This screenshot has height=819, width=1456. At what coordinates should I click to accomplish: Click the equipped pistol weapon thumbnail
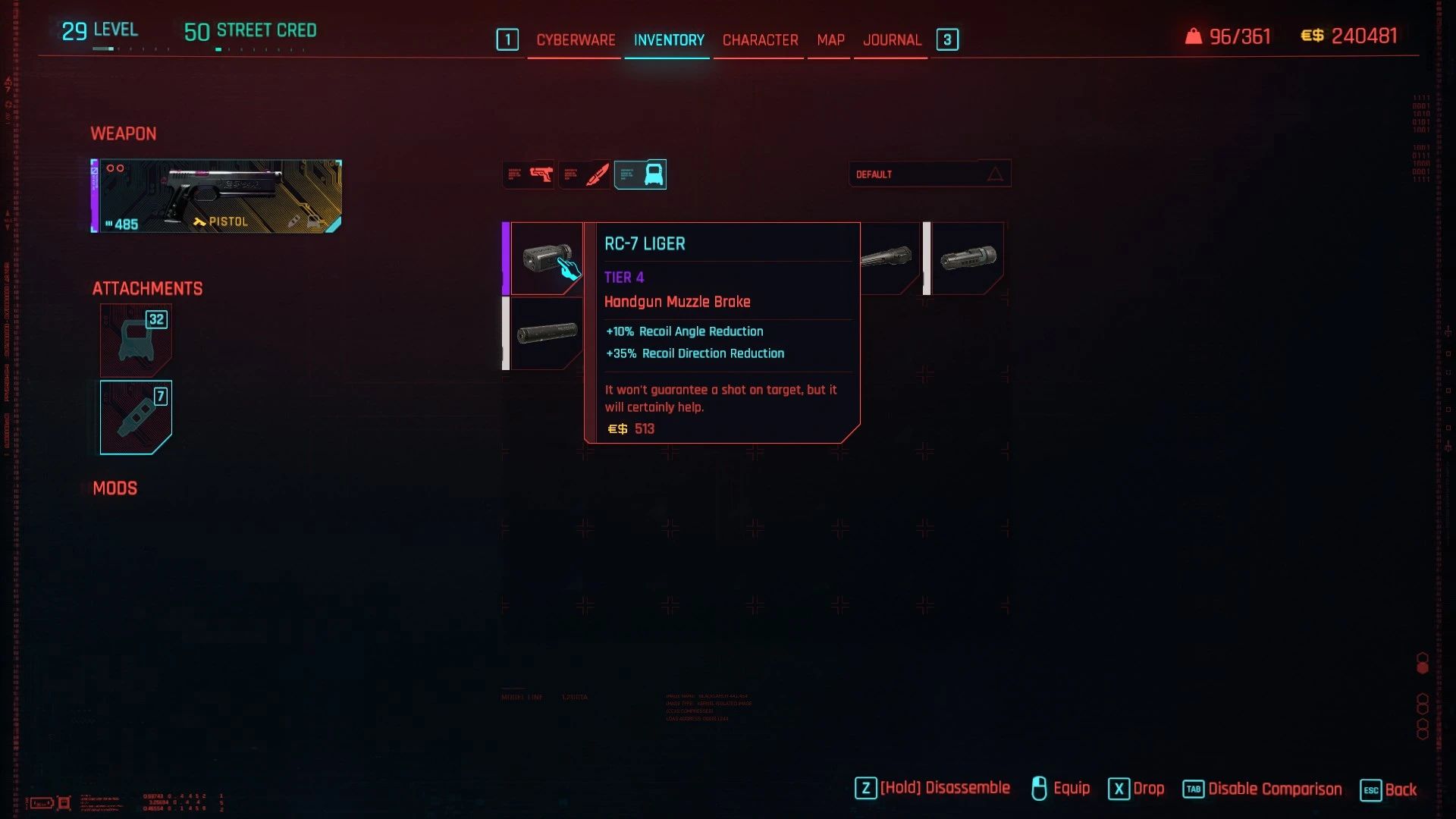pos(215,196)
